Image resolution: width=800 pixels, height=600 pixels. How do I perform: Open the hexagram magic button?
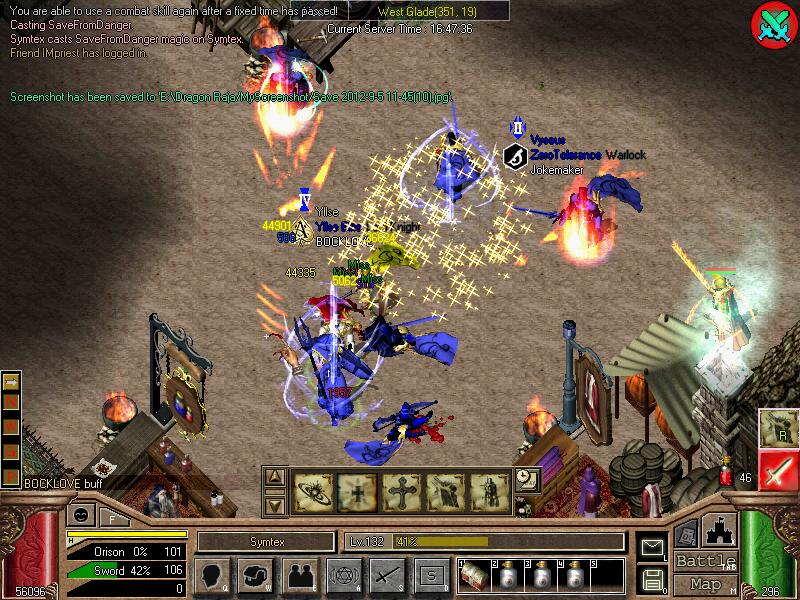343,576
